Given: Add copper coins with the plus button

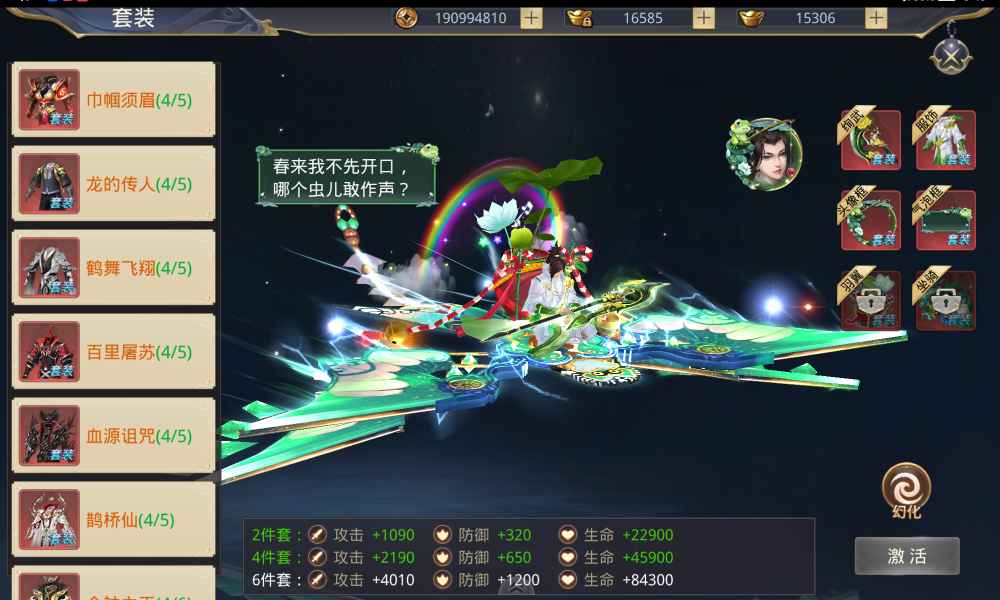Looking at the screenshot, I should tap(531, 18).
